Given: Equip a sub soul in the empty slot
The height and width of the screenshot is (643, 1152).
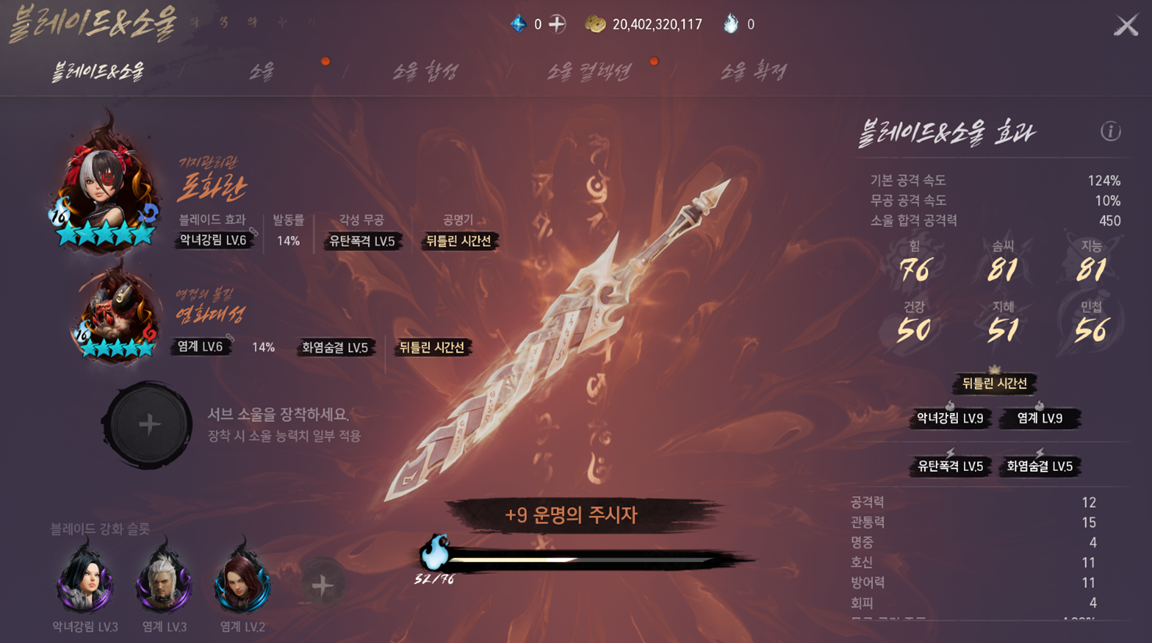Looking at the screenshot, I should pos(148,425).
